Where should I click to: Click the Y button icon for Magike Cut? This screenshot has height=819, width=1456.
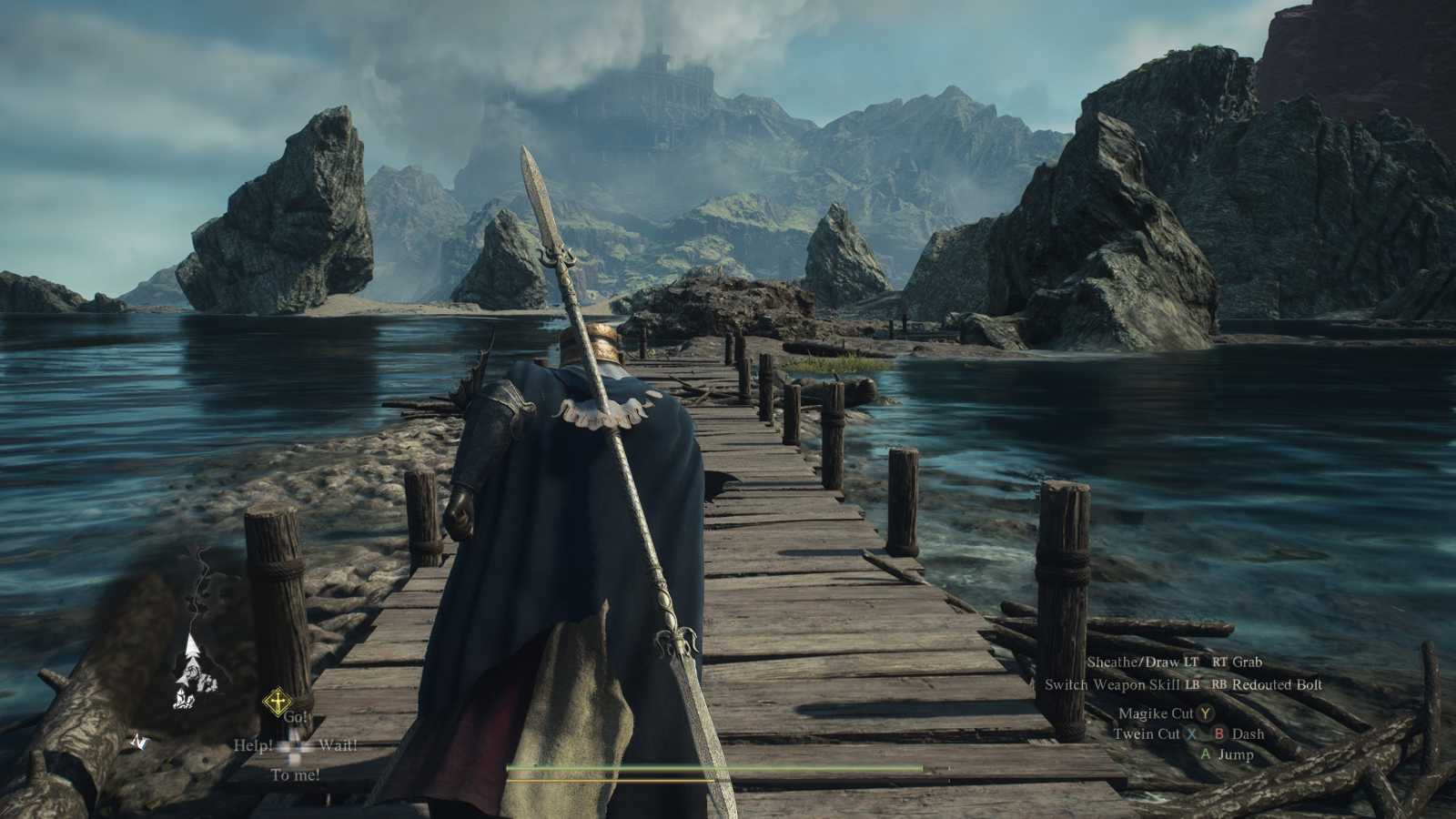[1206, 714]
